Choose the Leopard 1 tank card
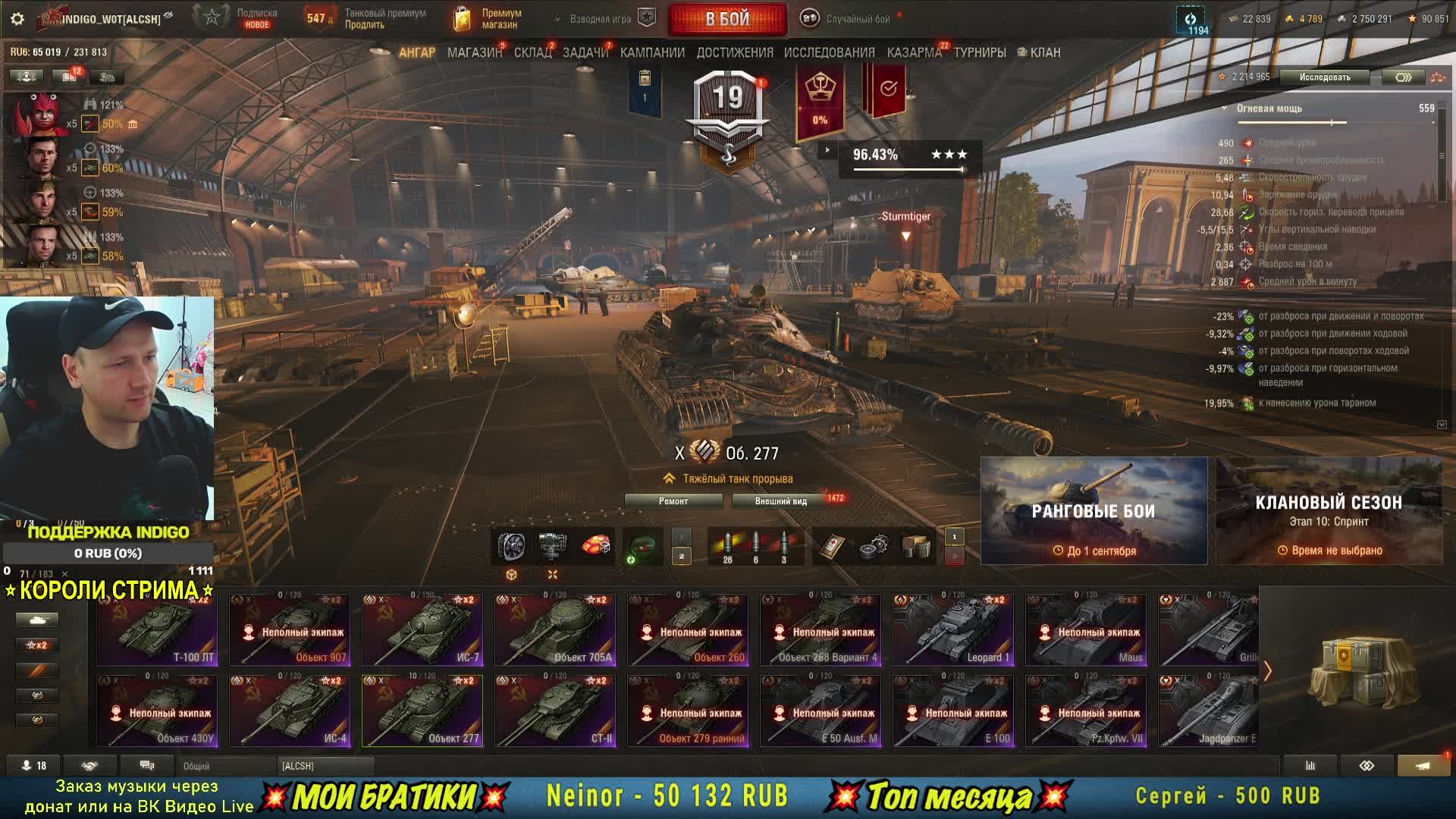The width and height of the screenshot is (1456, 819). coord(953,630)
